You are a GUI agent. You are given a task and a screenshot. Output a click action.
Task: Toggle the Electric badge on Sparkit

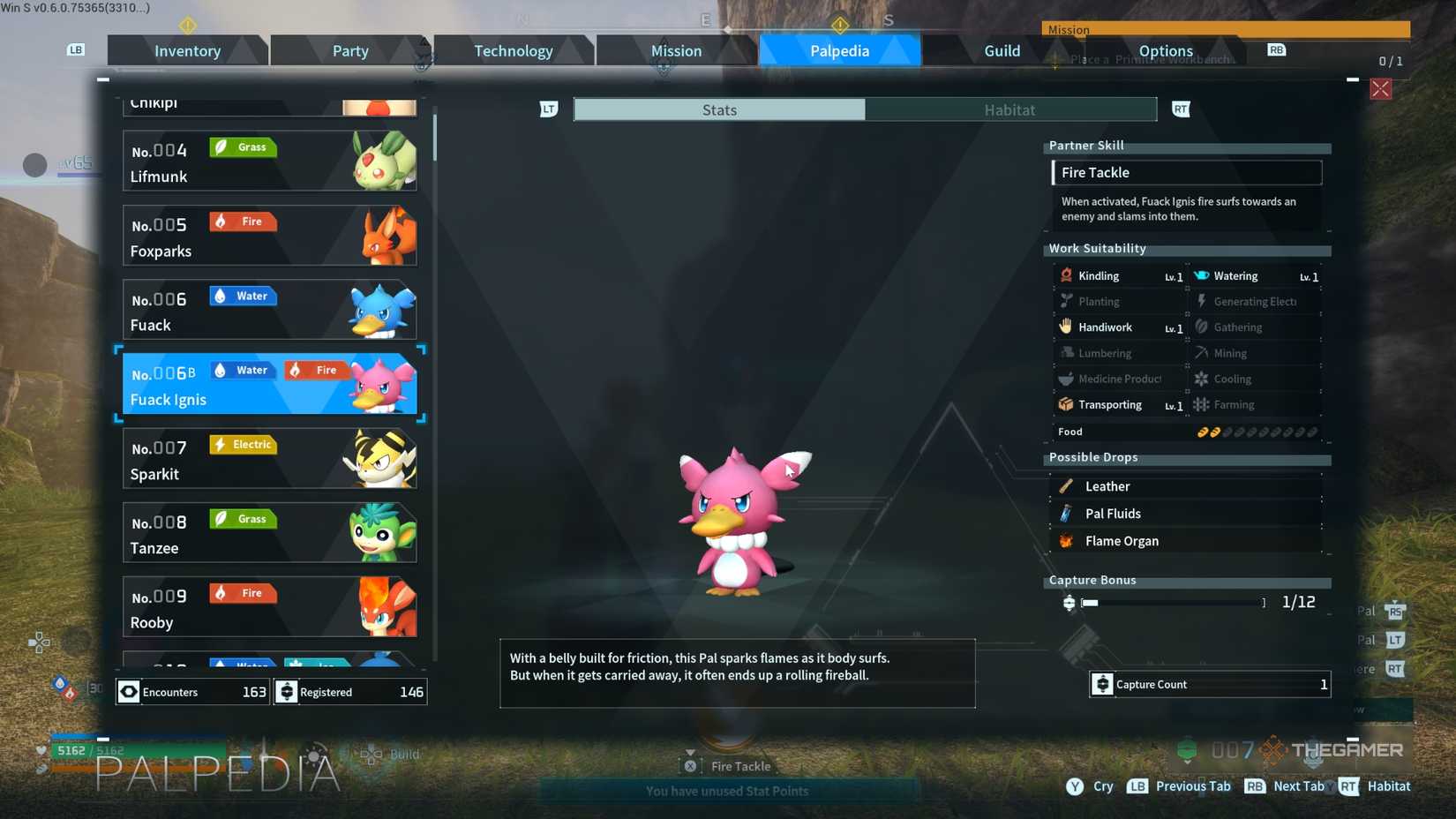[242, 444]
